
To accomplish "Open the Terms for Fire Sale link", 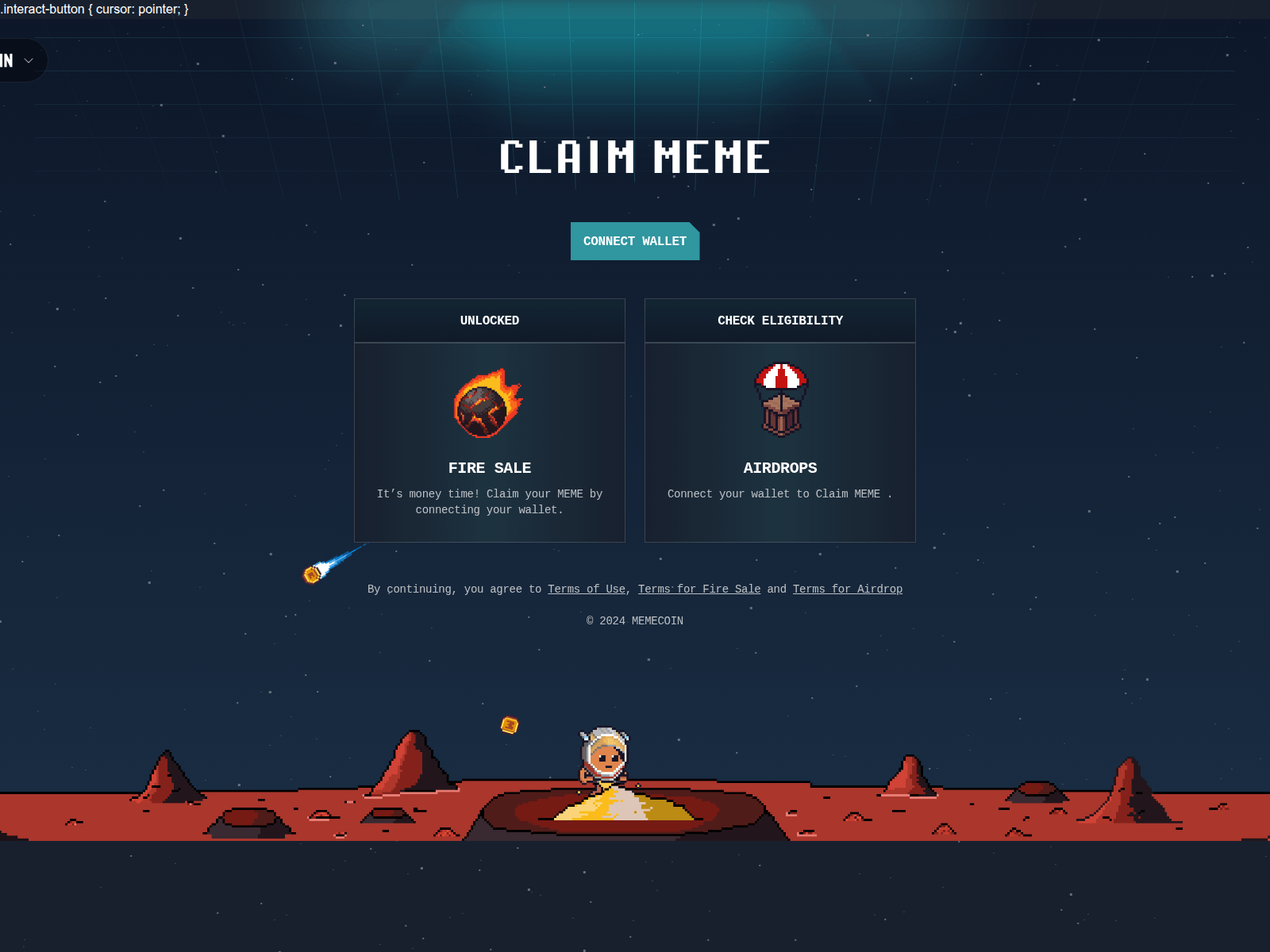I will tap(699, 589).
